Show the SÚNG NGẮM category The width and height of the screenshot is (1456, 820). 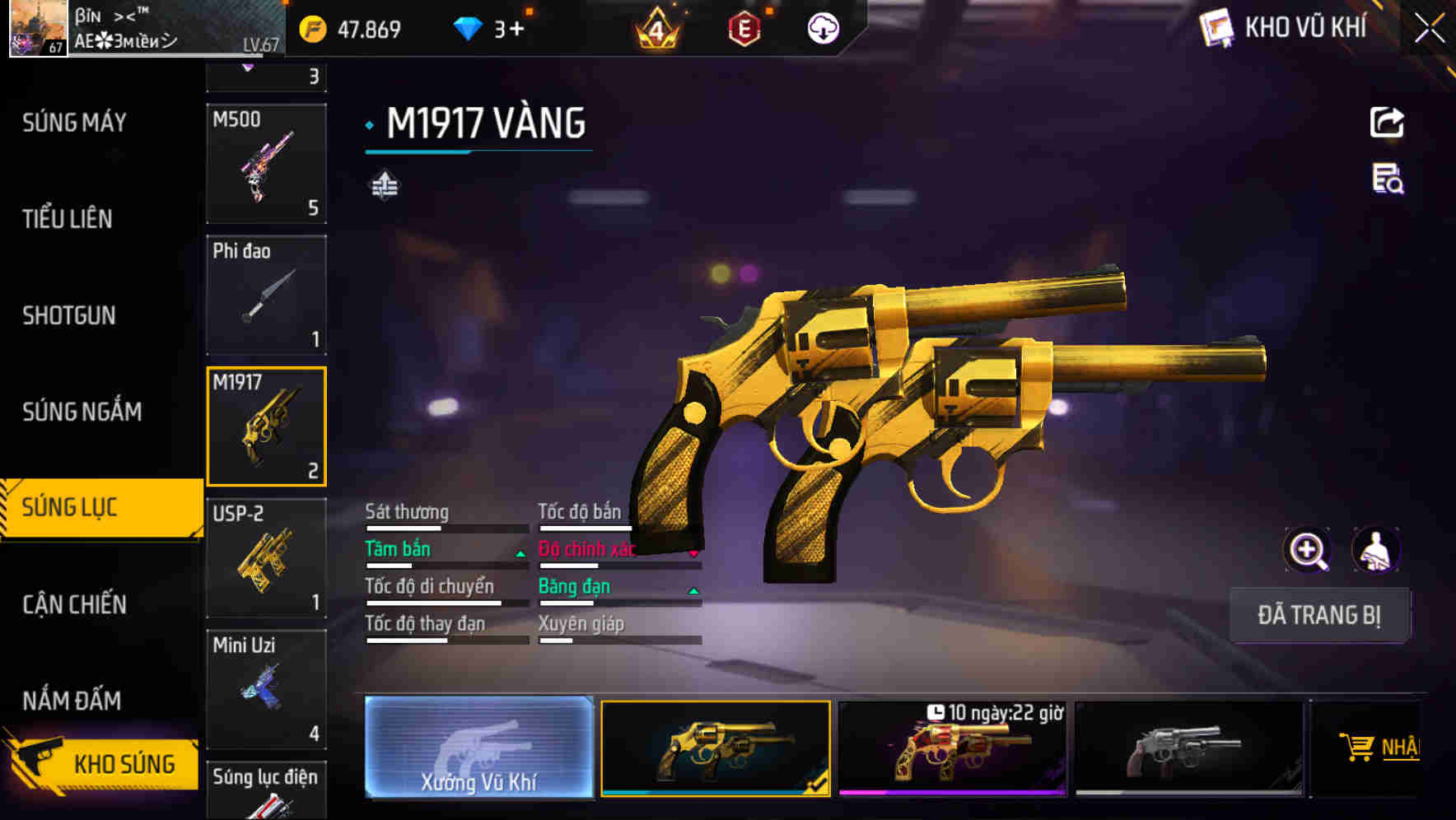(x=82, y=412)
